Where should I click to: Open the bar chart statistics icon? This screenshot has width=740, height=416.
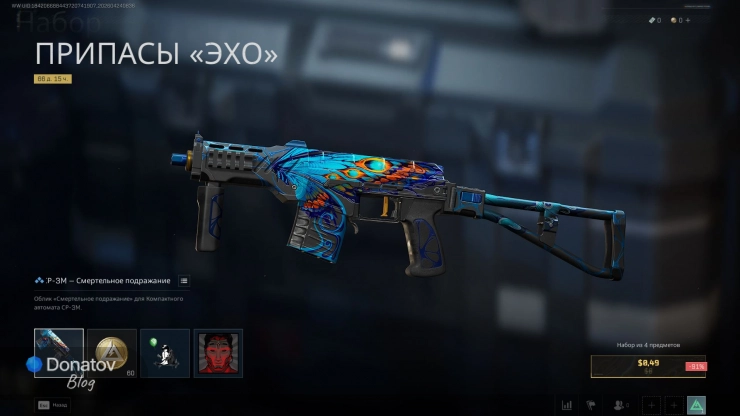[x=568, y=405]
